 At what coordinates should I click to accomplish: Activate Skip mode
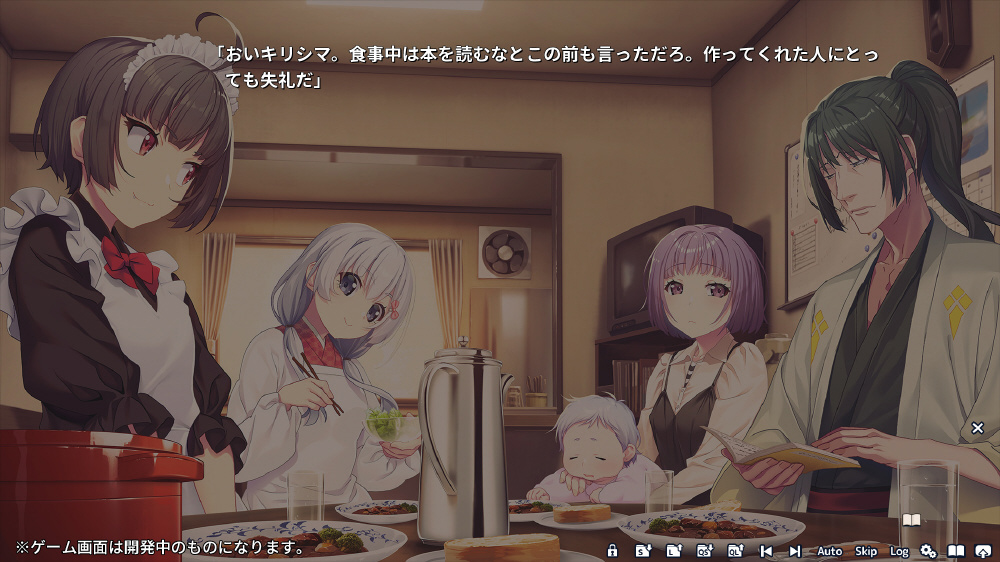click(x=866, y=551)
